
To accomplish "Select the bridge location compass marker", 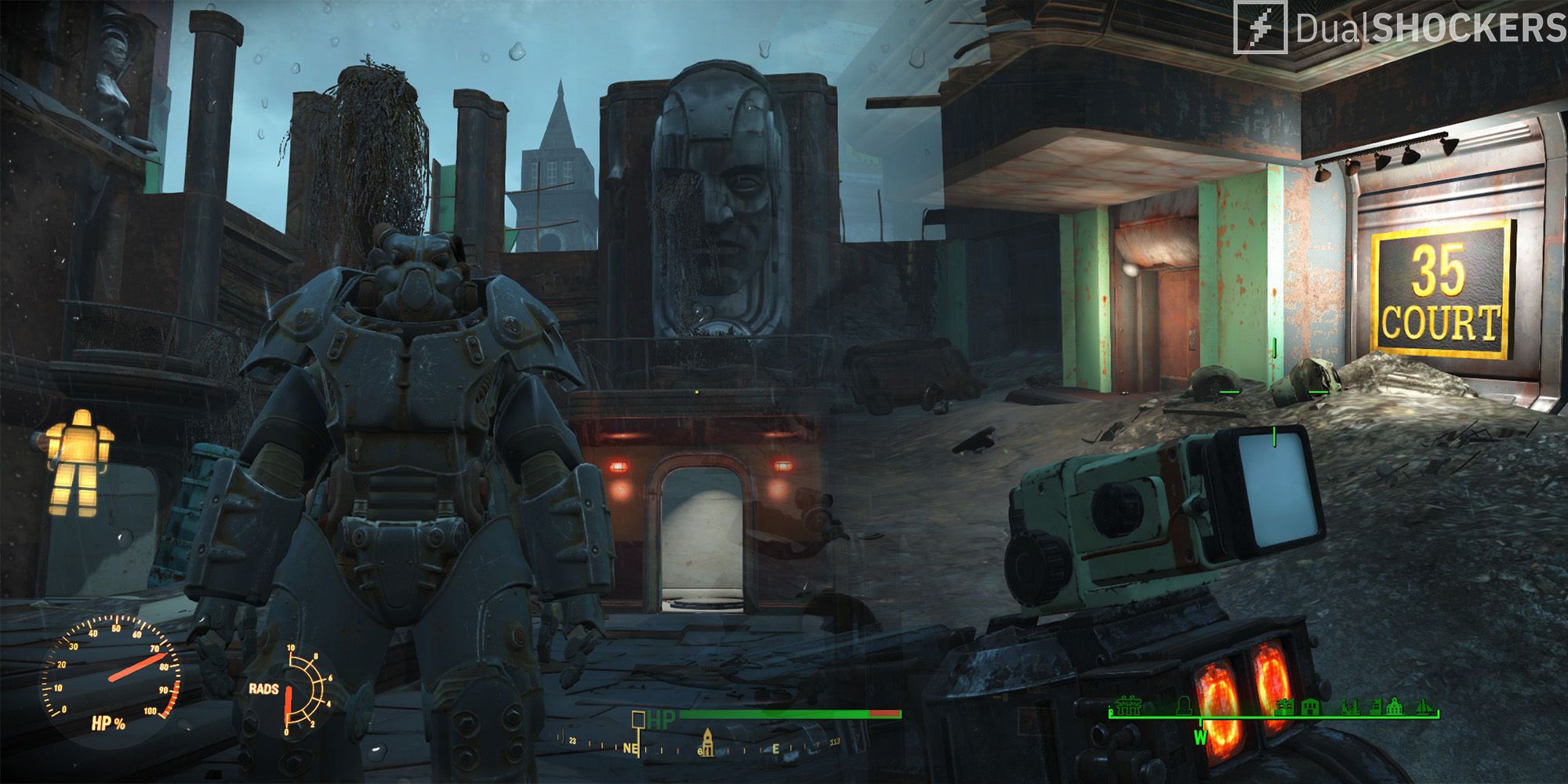I will pos(1129,709).
